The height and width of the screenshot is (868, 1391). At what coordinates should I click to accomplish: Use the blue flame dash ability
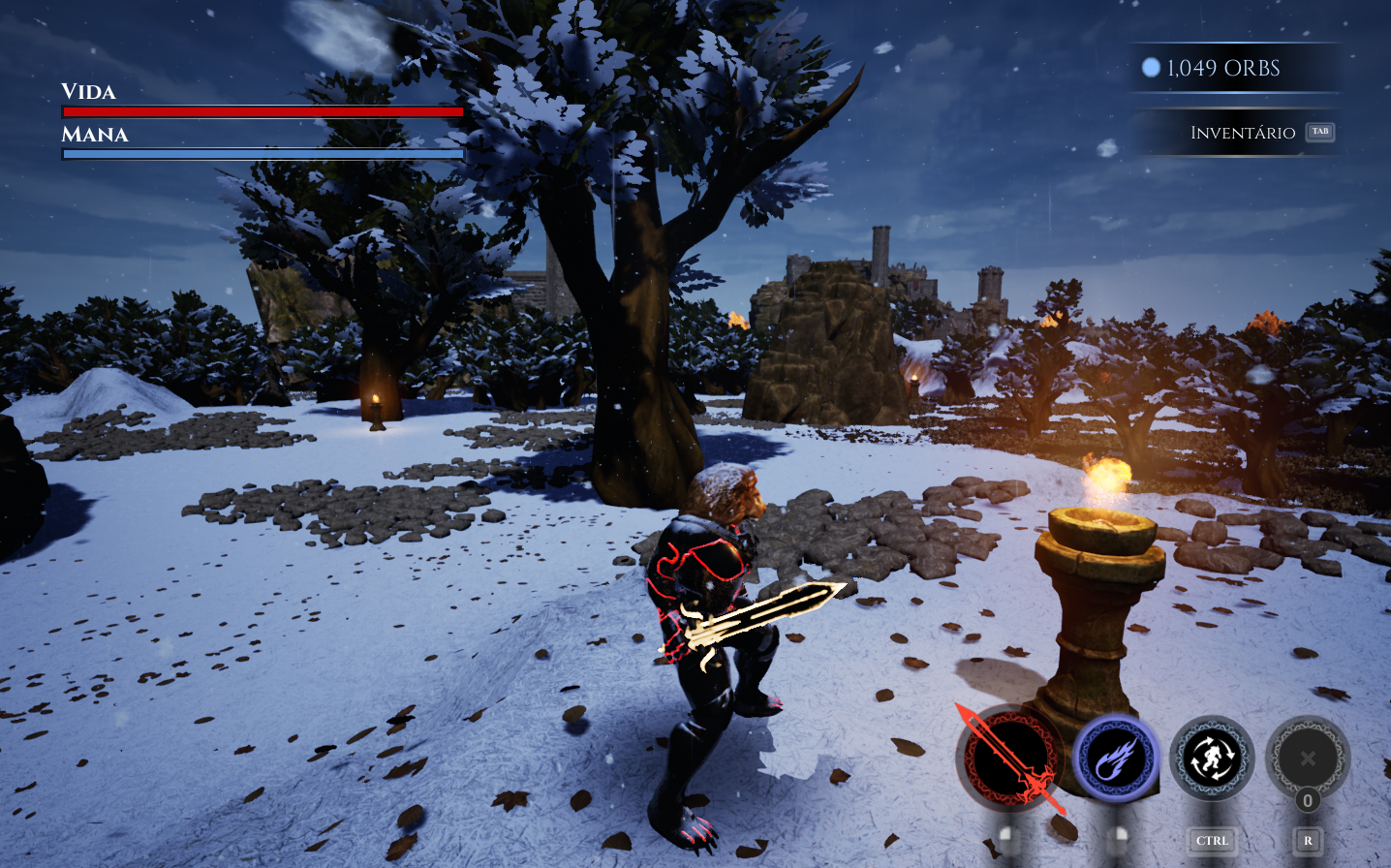[1115, 759]
